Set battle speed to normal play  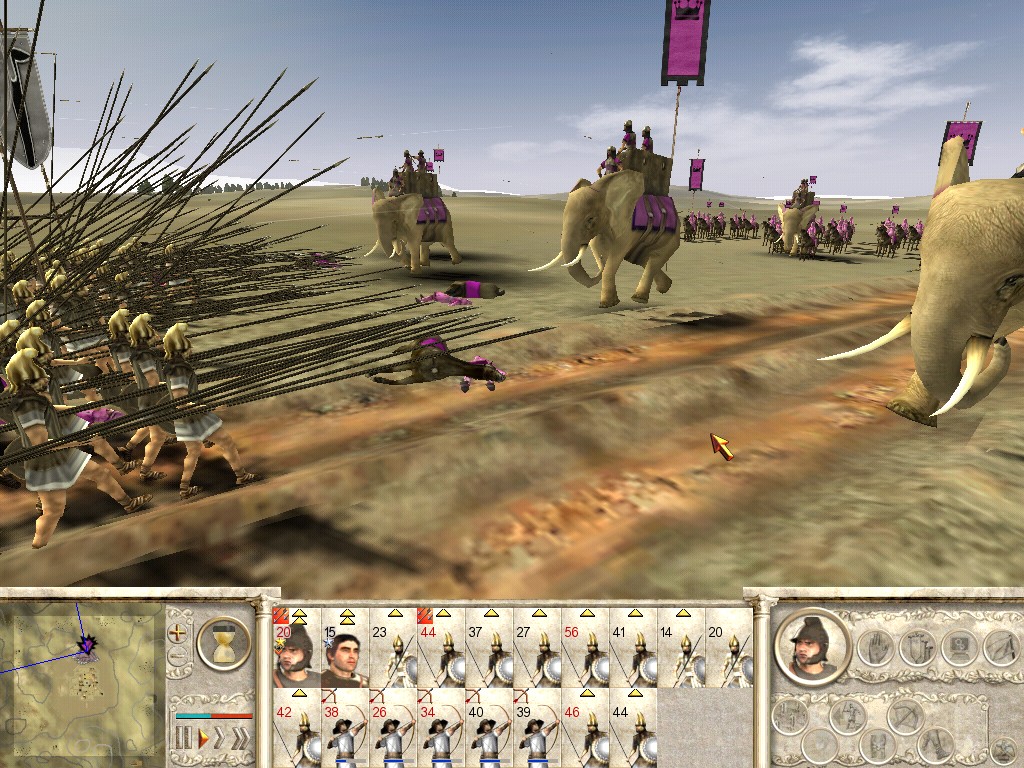coord(203,738)
